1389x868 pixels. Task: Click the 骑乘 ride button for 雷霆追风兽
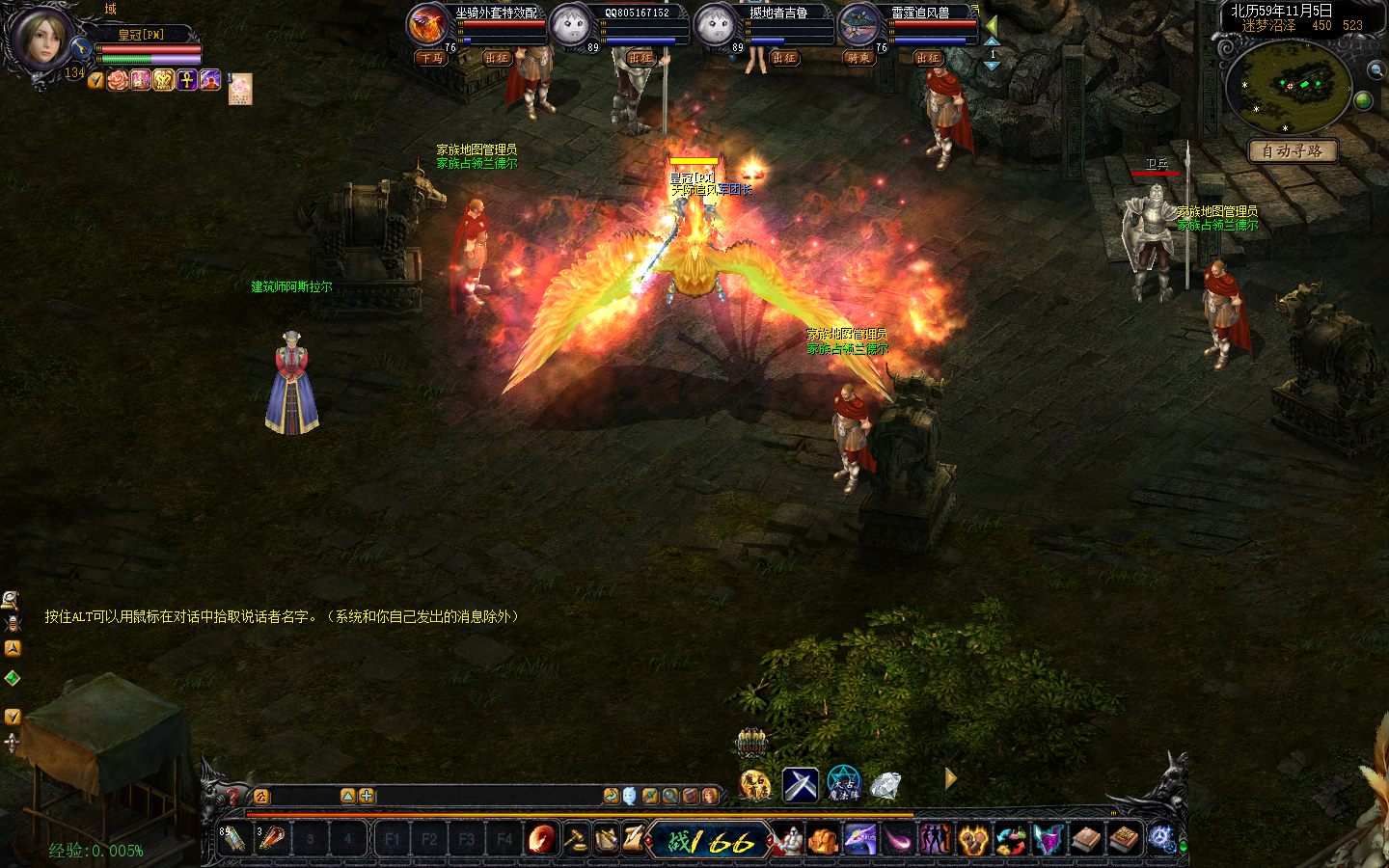(858, 58)
